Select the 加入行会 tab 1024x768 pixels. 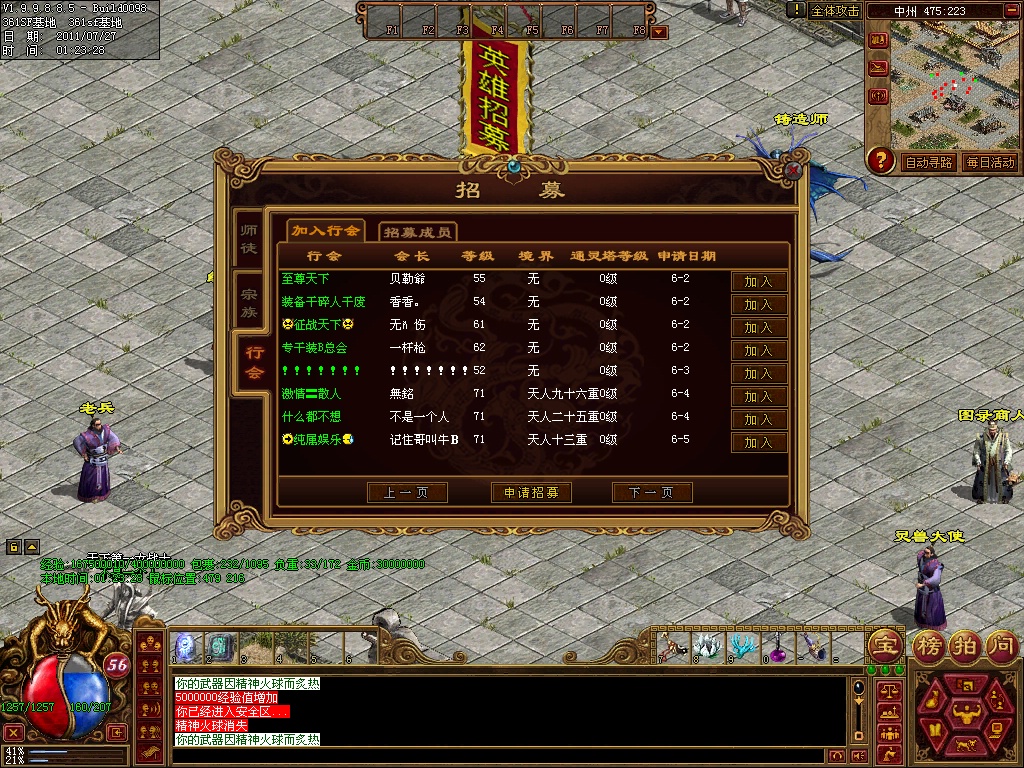326,231
